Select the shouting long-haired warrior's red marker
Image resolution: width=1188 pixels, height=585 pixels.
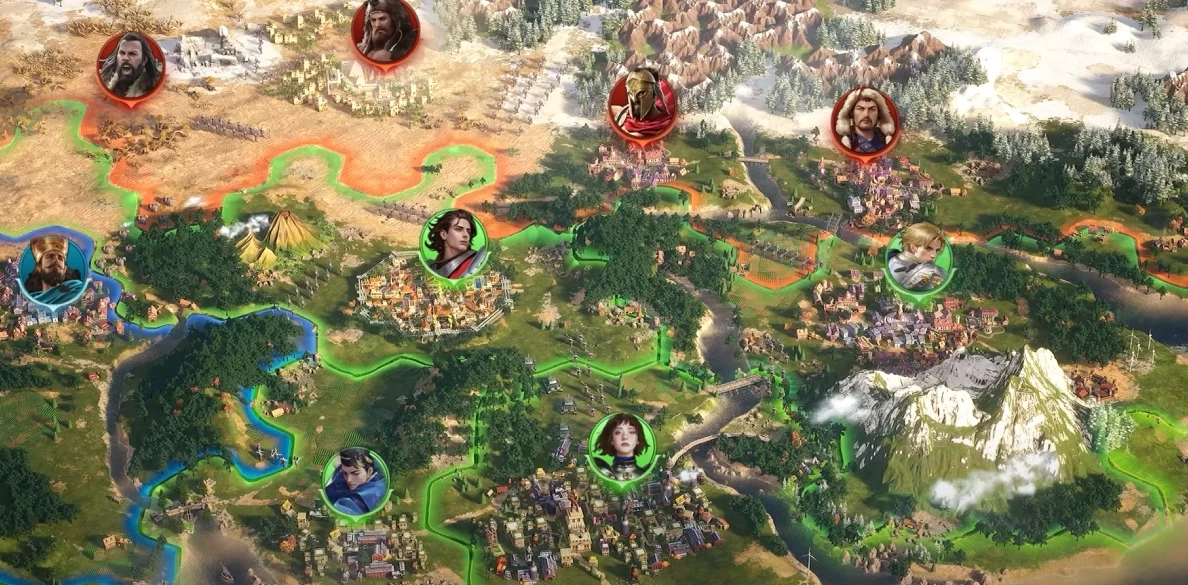click(x=131, y=66)
